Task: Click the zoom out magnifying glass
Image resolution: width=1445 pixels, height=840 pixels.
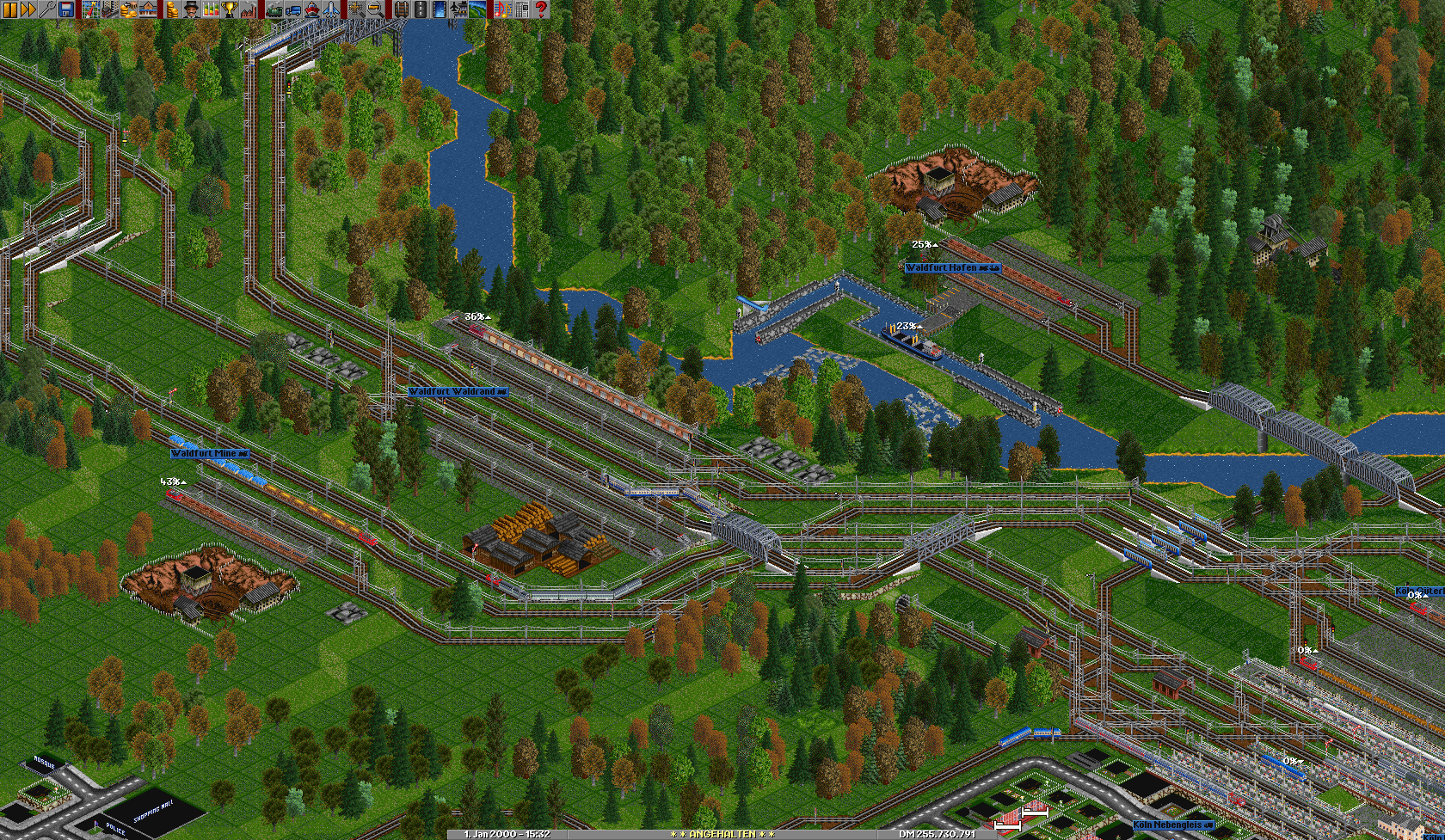Action: [376, 9]
